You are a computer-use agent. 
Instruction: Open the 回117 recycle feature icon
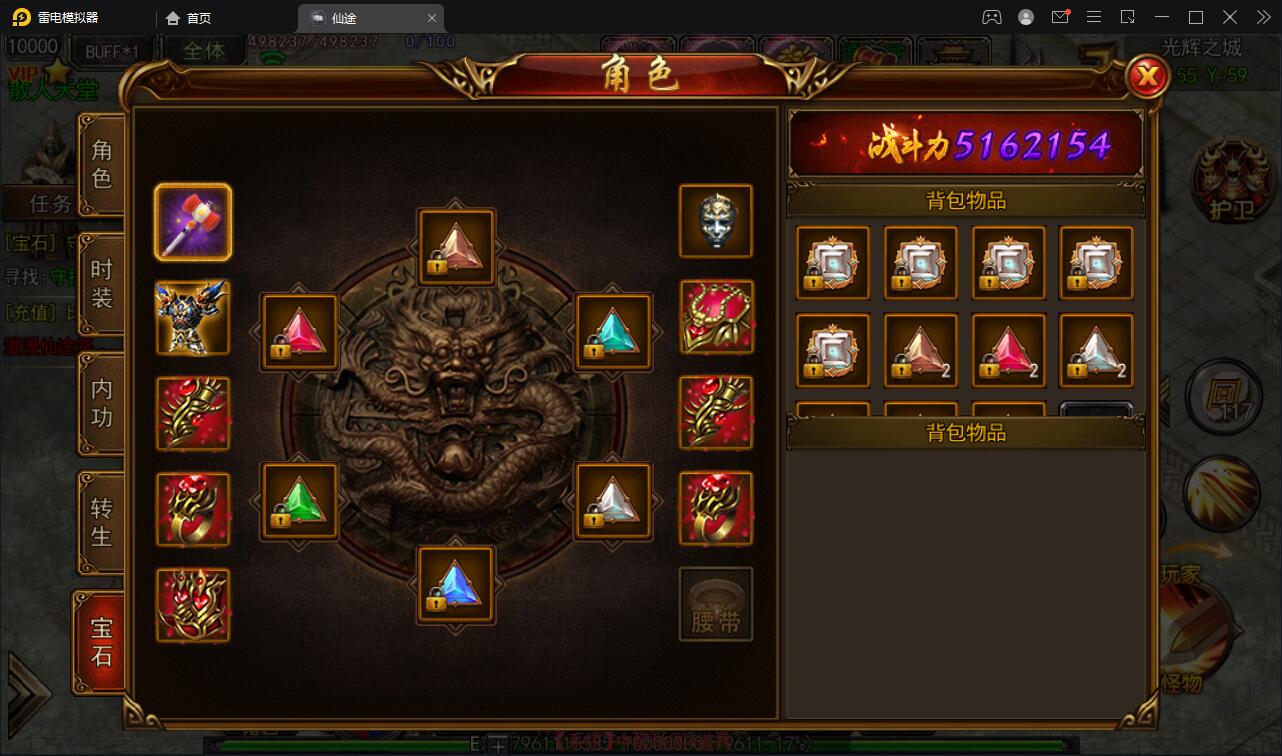click(1222, 397)
